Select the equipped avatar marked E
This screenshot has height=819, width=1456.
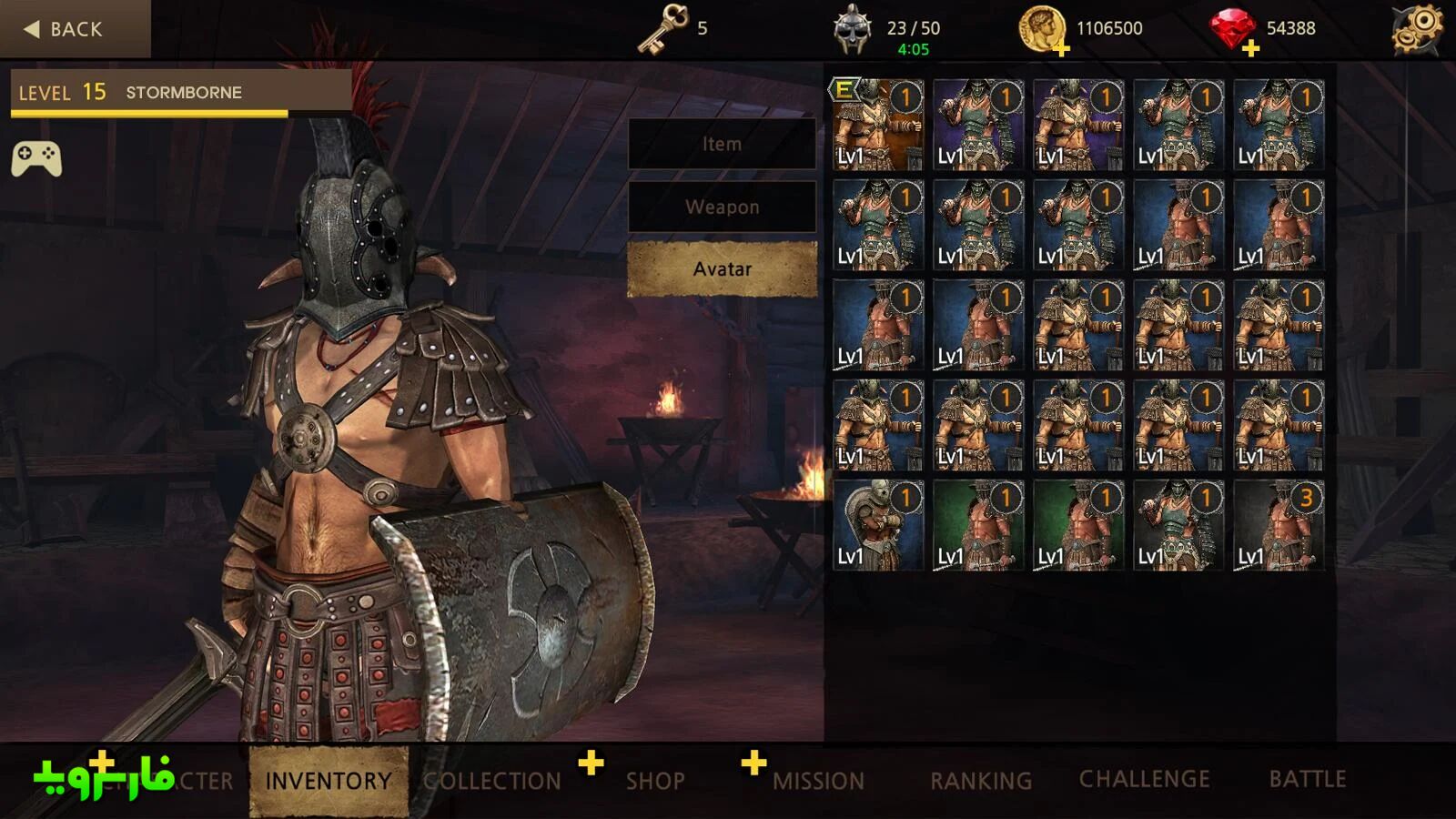click(878, 125)
